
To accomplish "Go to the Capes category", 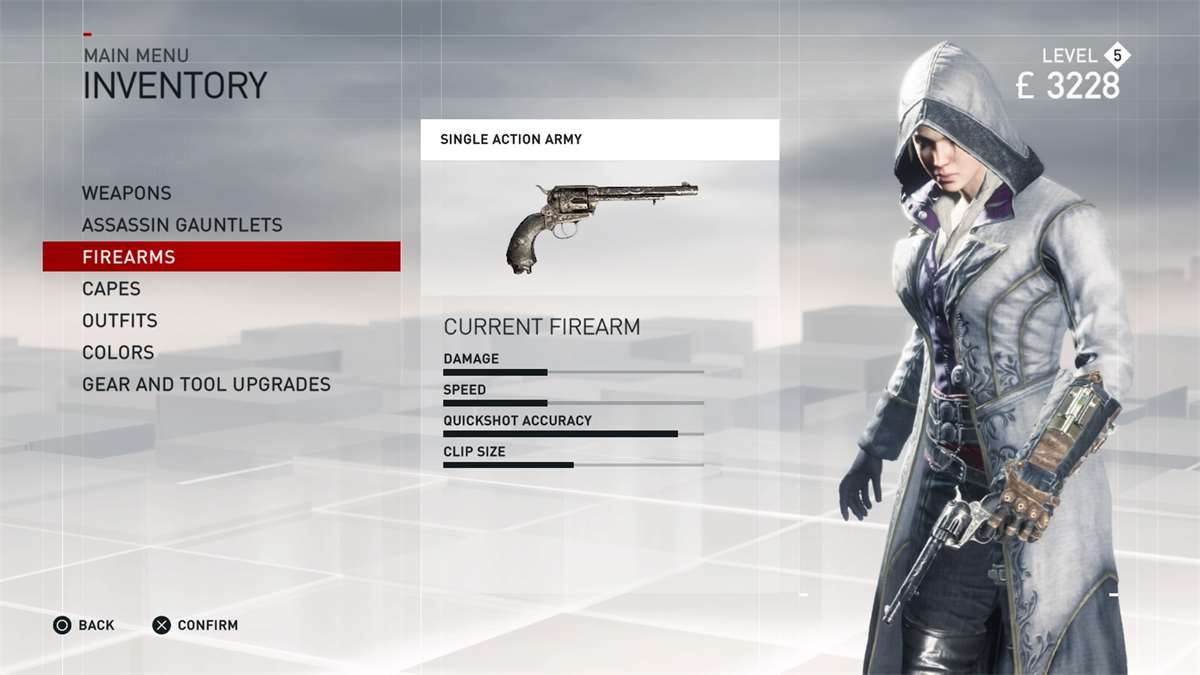I will [x=111, y=289].
